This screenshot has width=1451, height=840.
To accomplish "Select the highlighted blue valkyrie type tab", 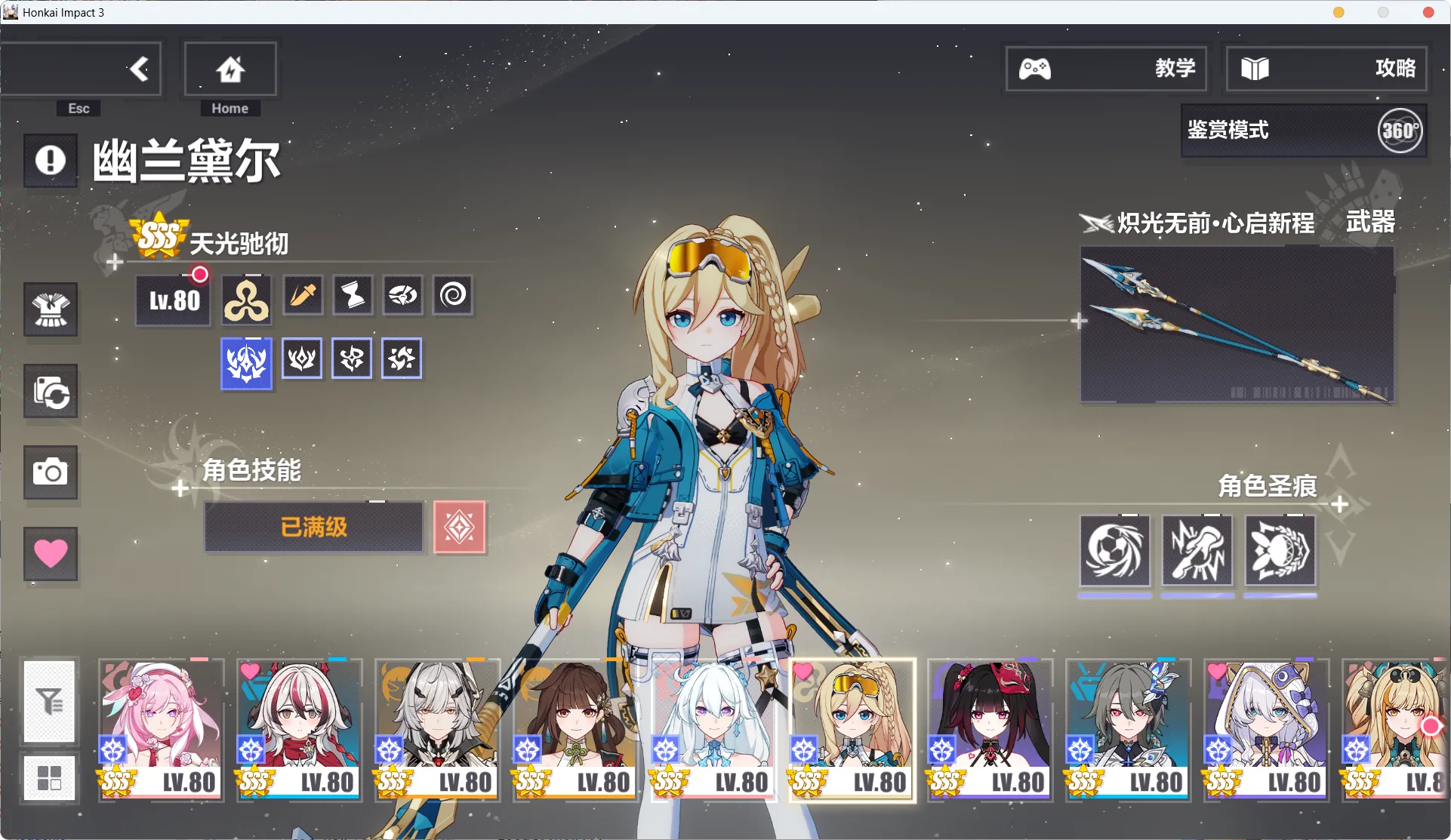I will [246, 364].
